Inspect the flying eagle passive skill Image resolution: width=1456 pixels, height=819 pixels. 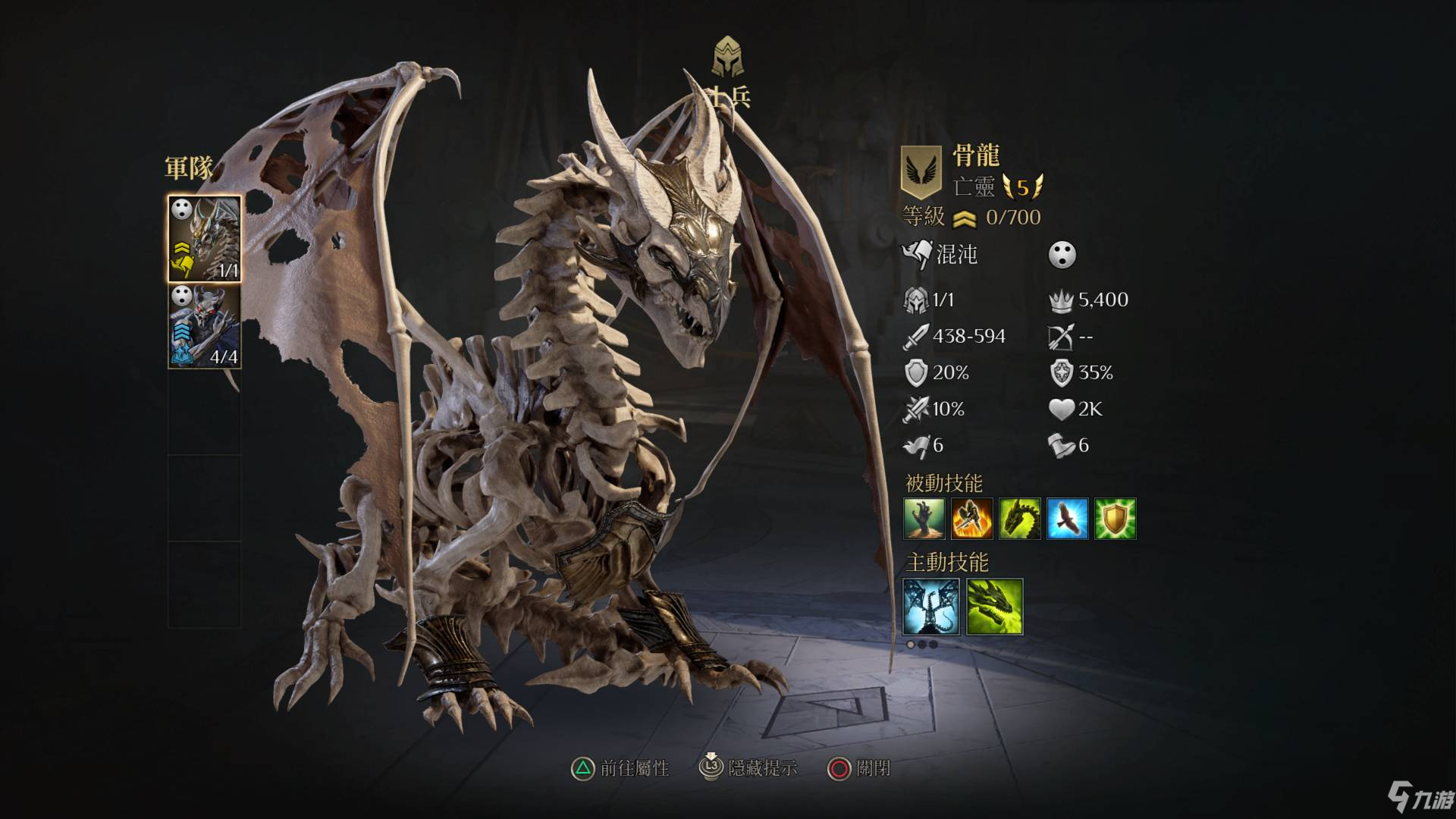click(1068, 519)
